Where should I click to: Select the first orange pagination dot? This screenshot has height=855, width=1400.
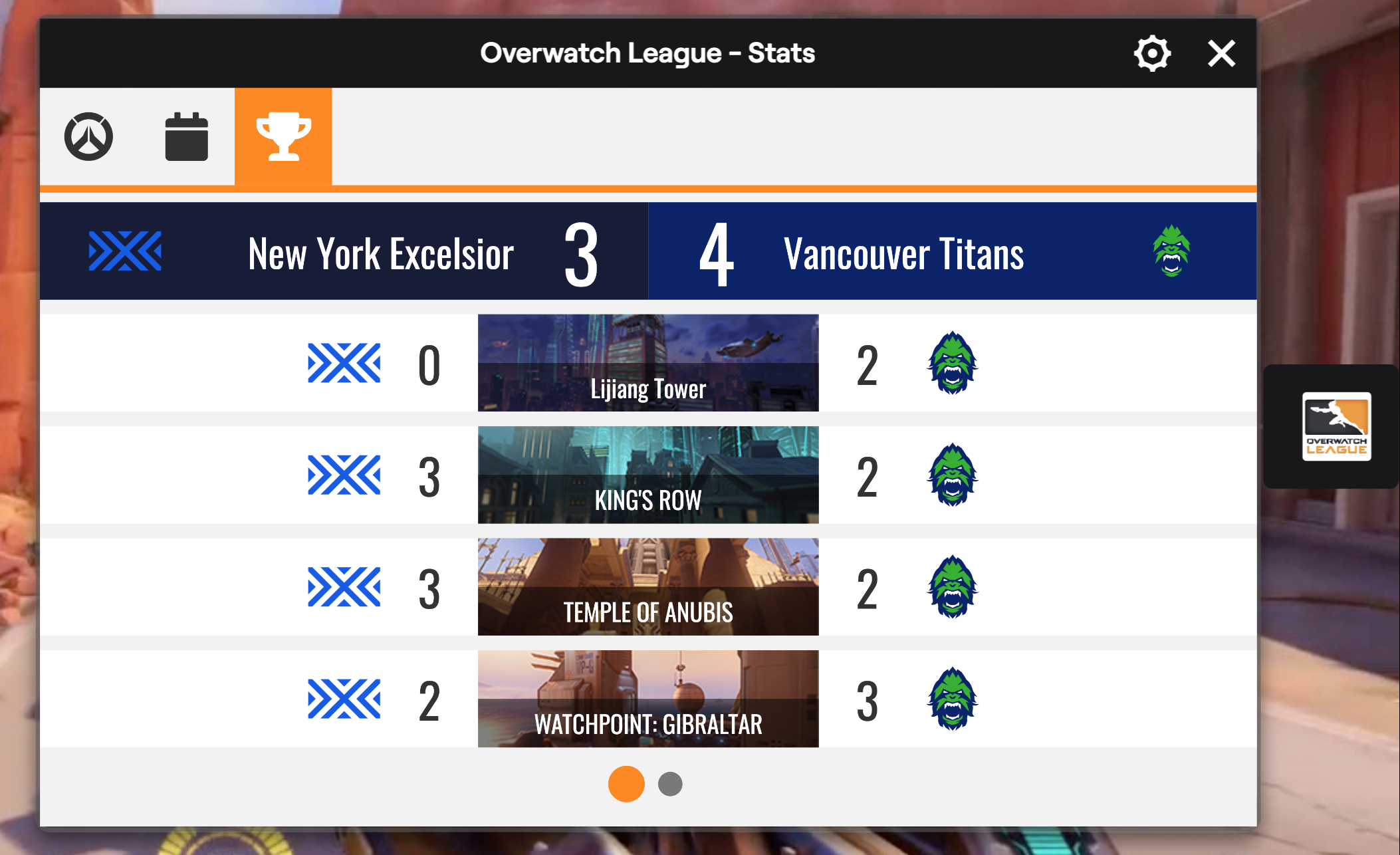(626, 784)
